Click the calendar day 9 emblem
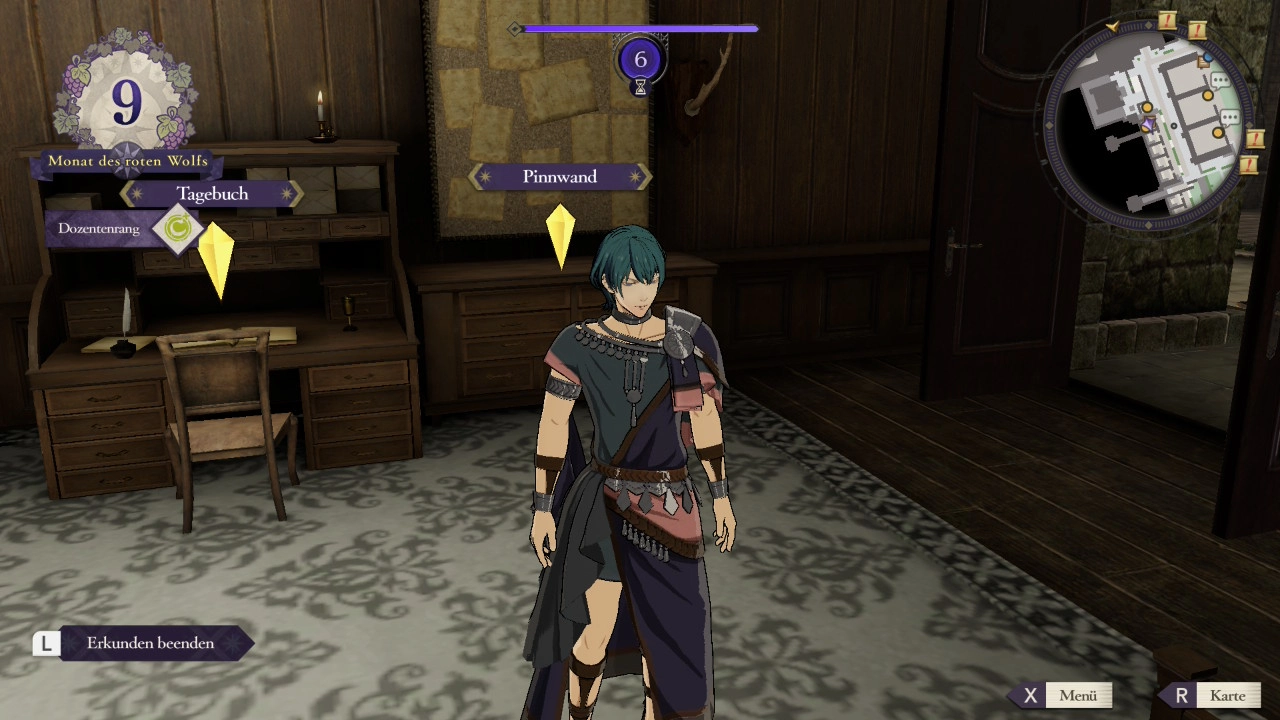This screenshot has width=1280, height=720. (x=127, y=103)
